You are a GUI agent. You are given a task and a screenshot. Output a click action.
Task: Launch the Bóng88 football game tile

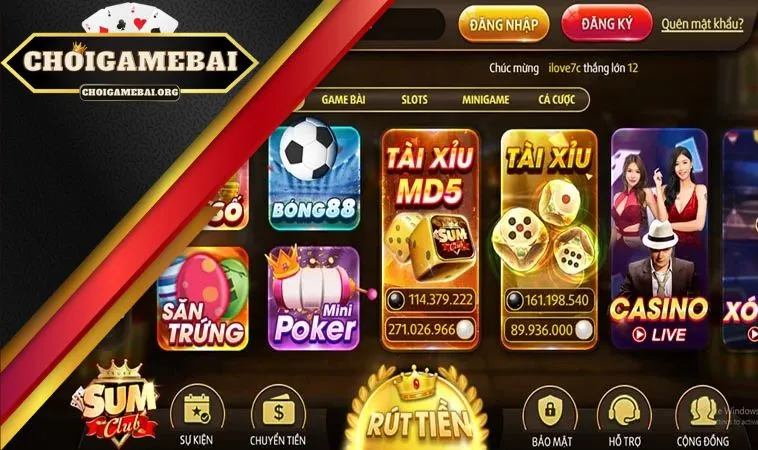(314, 179)
